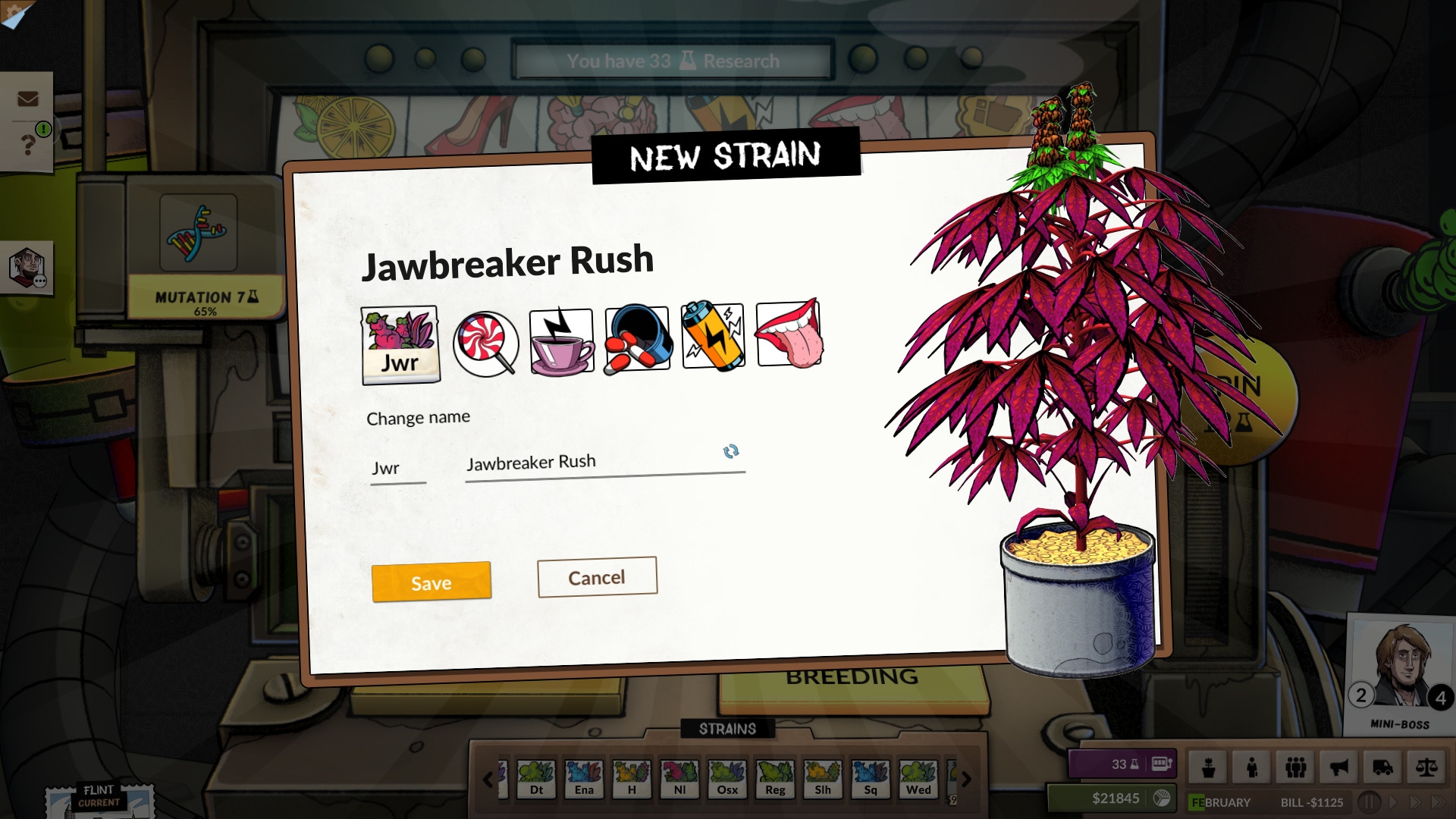Open the megaphone marketing panel
Screen dimensions: 1456x819
tap(1338, 768)
